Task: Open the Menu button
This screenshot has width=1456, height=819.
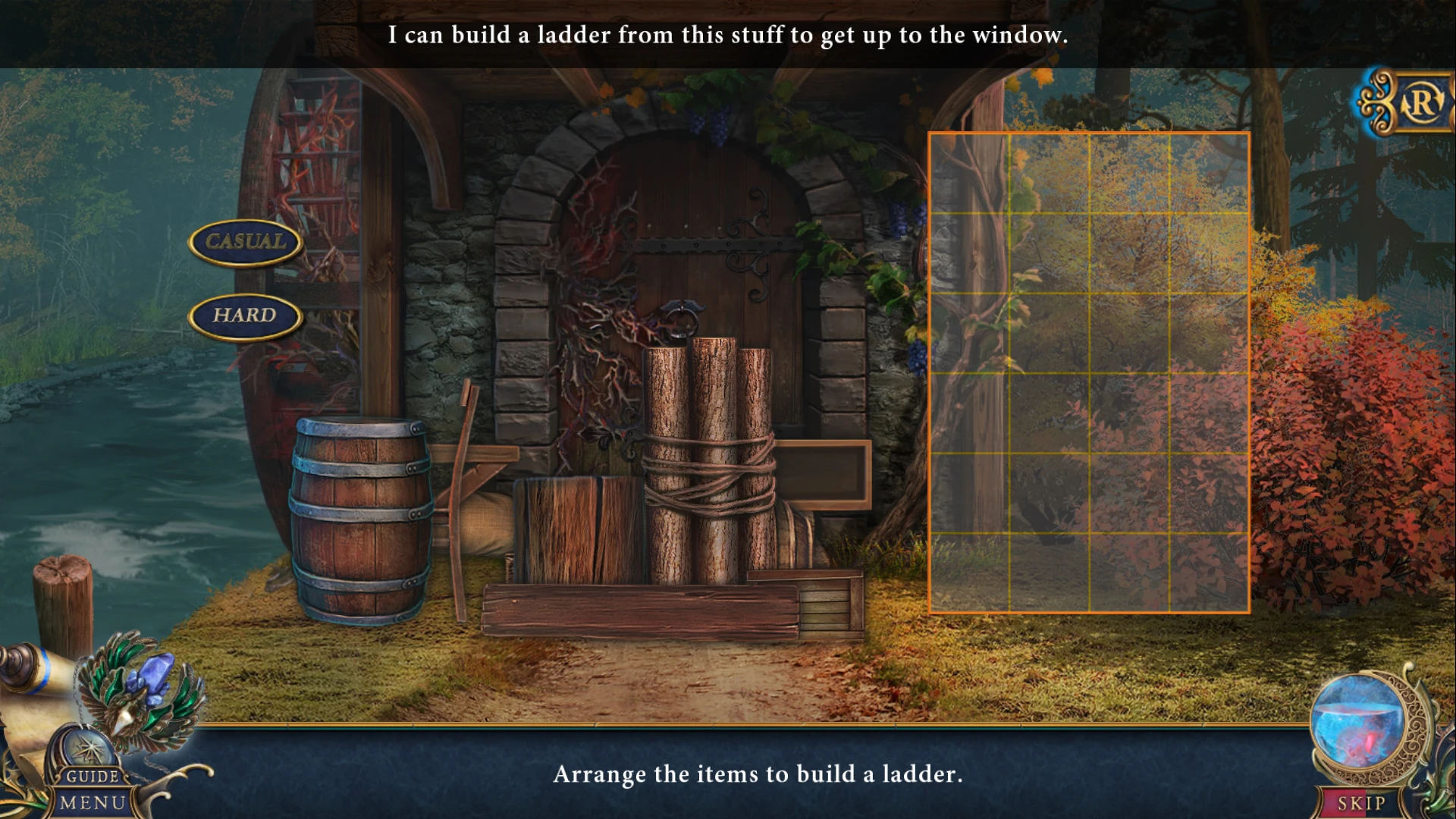Action: [93, 803]
